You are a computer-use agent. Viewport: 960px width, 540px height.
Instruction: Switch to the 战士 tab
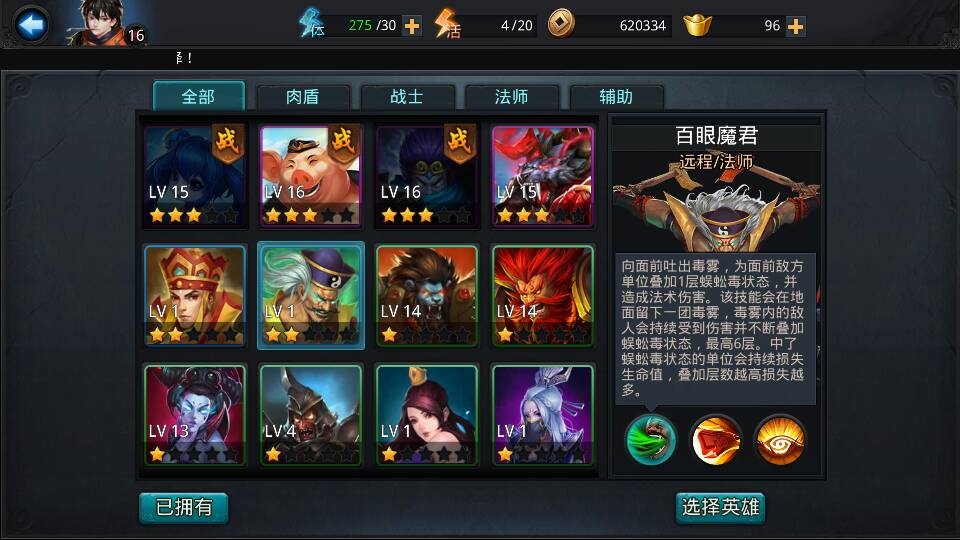tap(406, 97)
